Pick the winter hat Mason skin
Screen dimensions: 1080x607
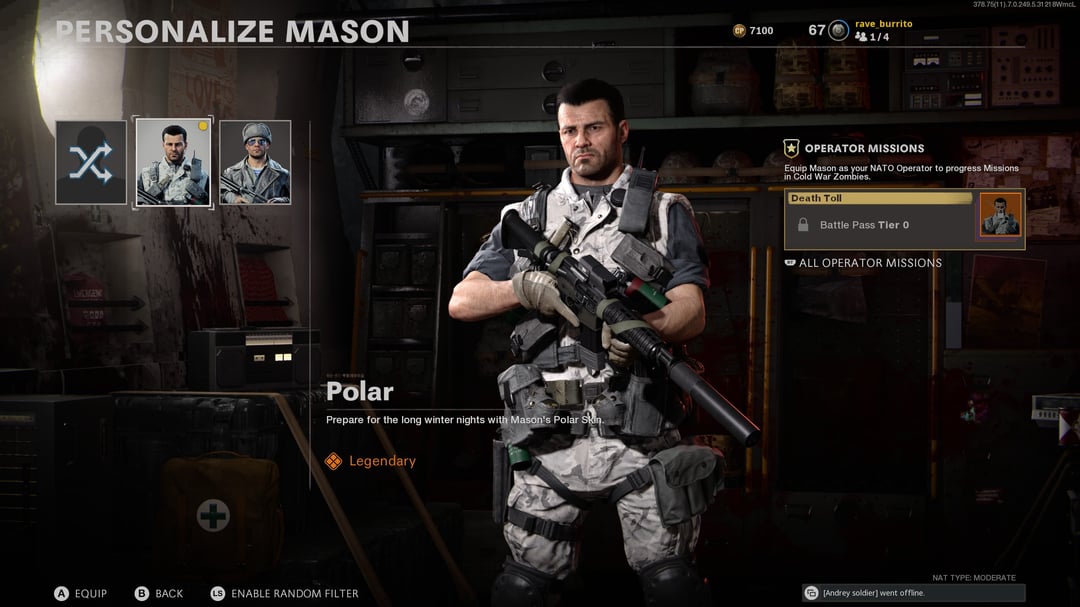[x=255, y=163]
